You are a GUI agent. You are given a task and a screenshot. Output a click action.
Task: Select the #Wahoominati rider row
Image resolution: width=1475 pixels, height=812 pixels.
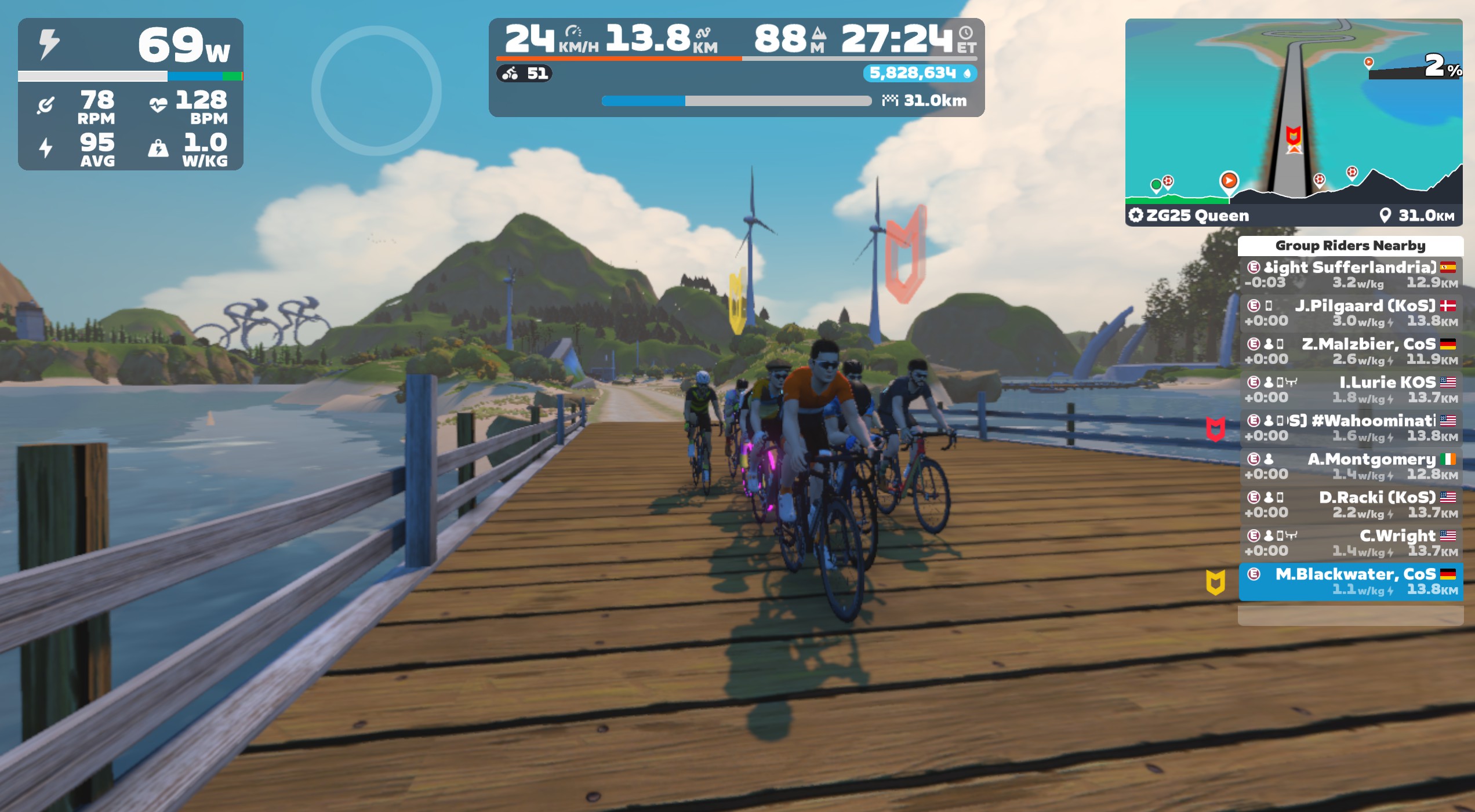(x=1350, y=428)
